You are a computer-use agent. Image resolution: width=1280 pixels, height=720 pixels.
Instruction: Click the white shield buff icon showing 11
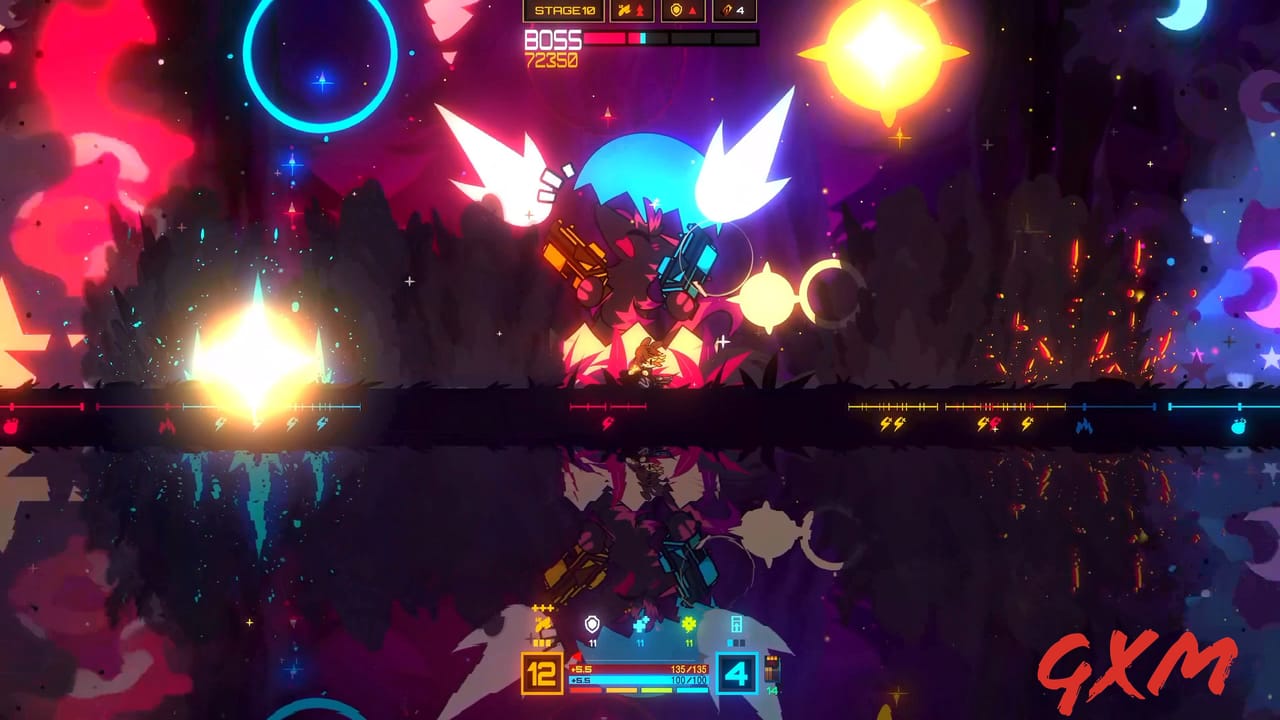(592, 622)
